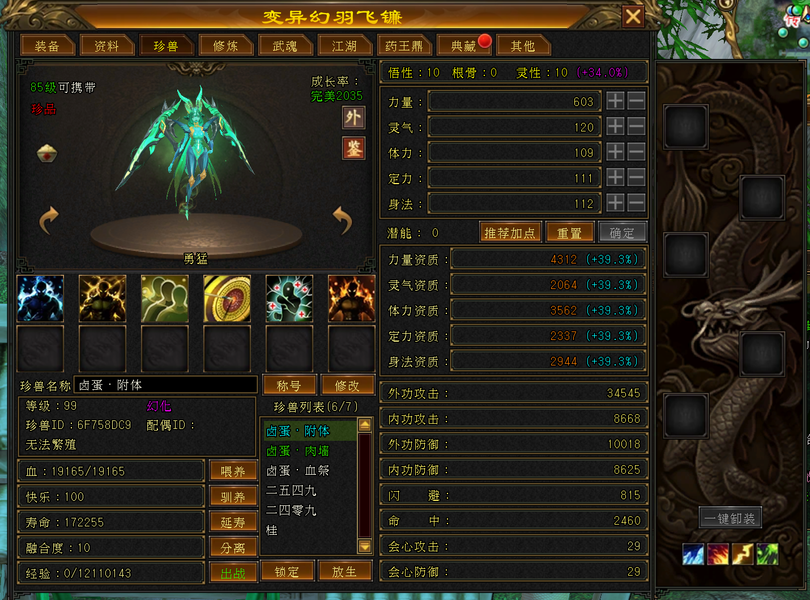
Task: Open the 武魂 tab
Action: click(279, 46)
